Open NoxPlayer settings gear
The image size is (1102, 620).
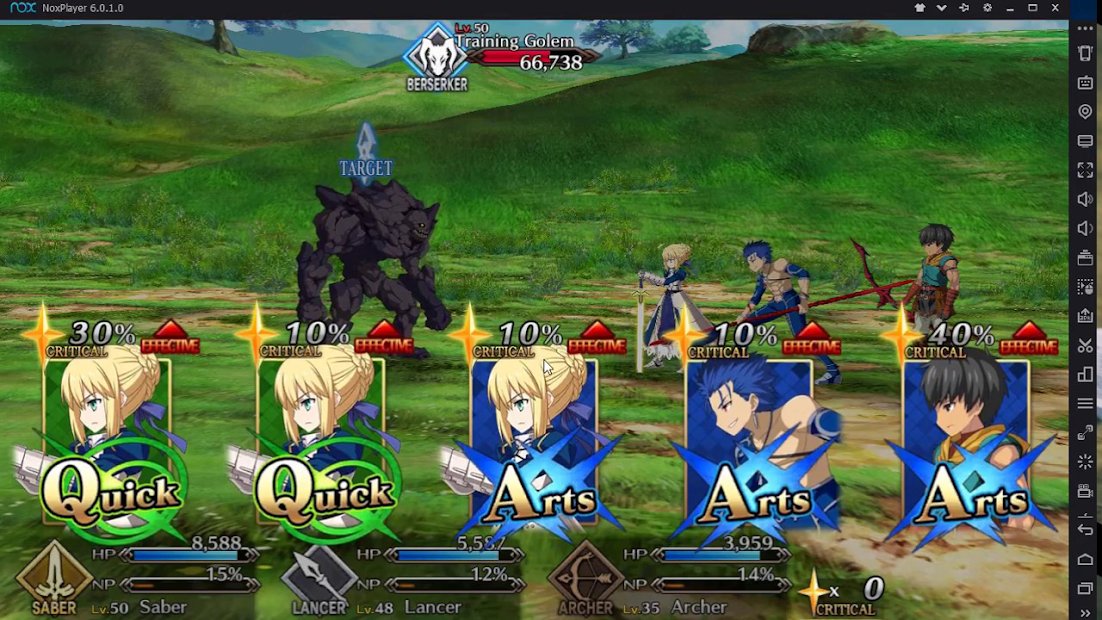987,8
